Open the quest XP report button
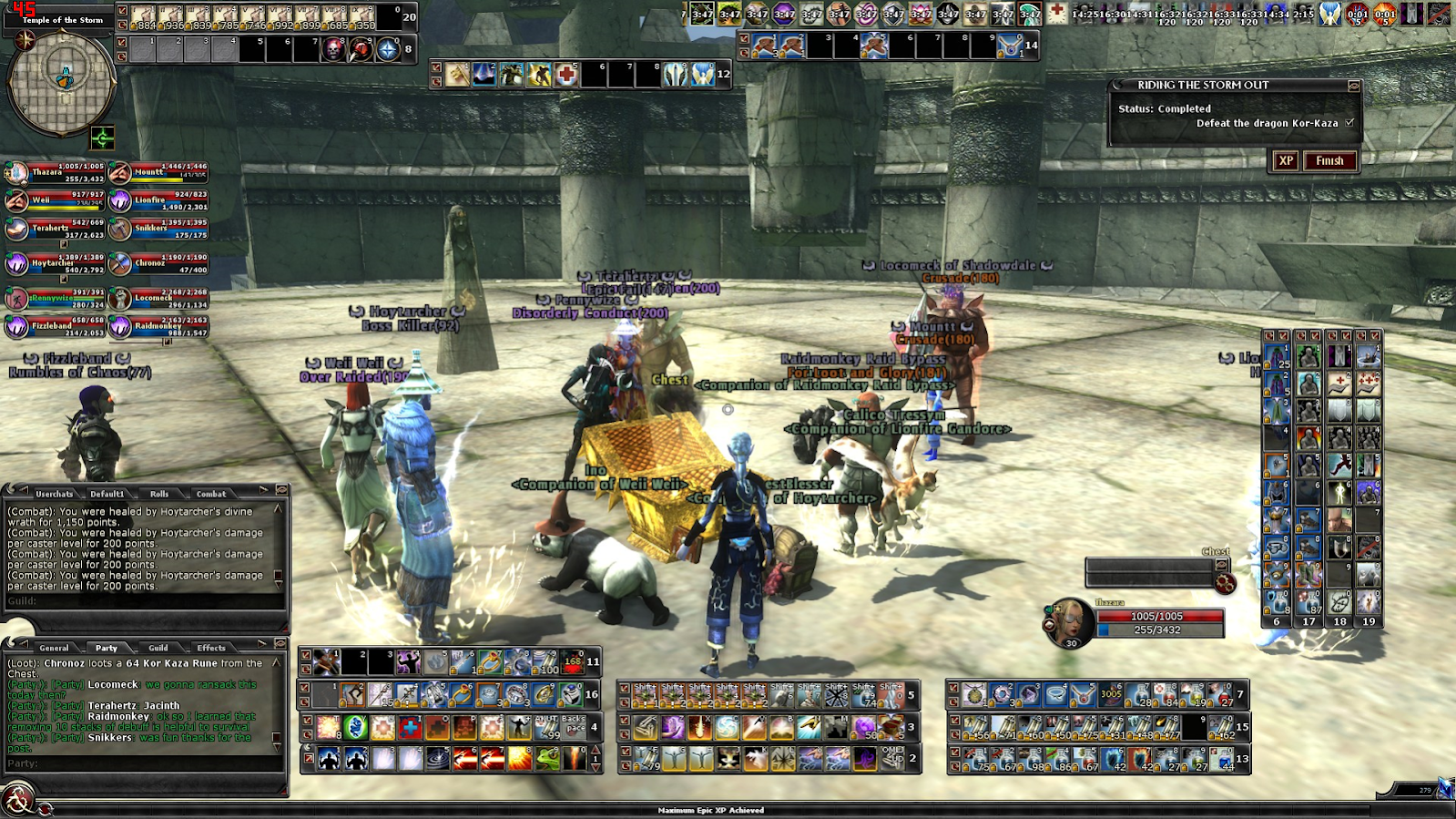Screen dimensions: 1456x819 pyautogui.click(x=1286, y=161)
